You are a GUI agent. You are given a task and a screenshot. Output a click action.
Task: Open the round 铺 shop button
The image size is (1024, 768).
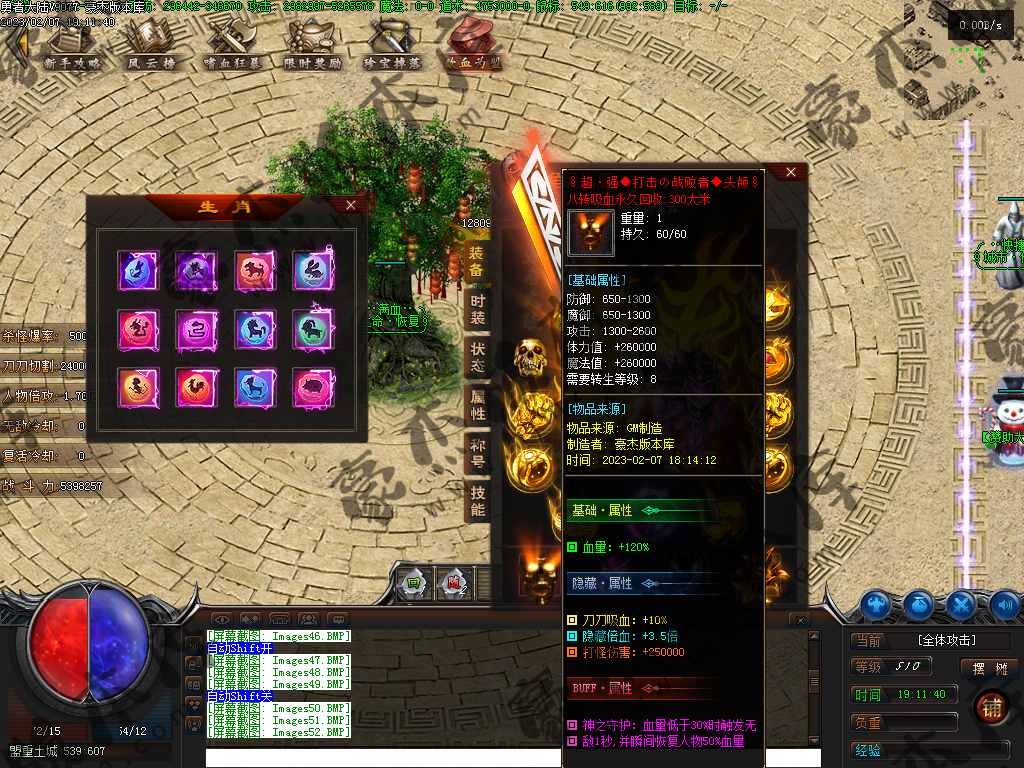(x=991, y=706)
